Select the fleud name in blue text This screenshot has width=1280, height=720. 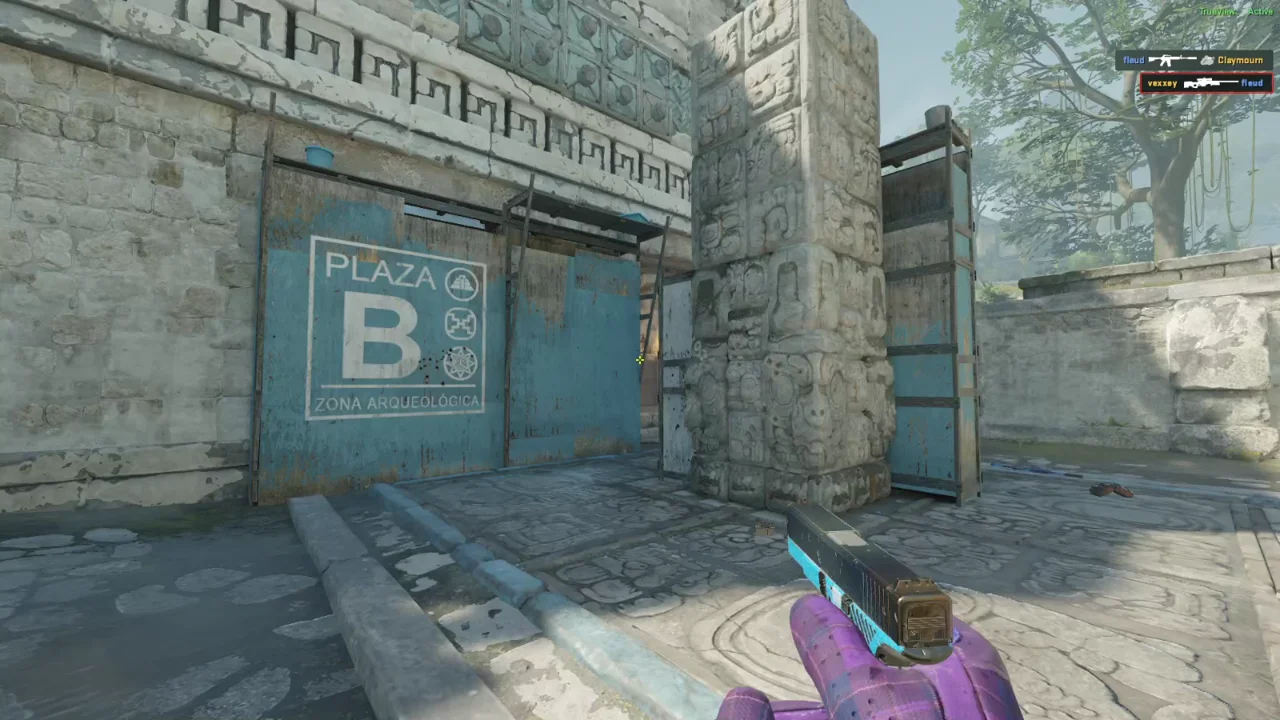[1133, 60]
